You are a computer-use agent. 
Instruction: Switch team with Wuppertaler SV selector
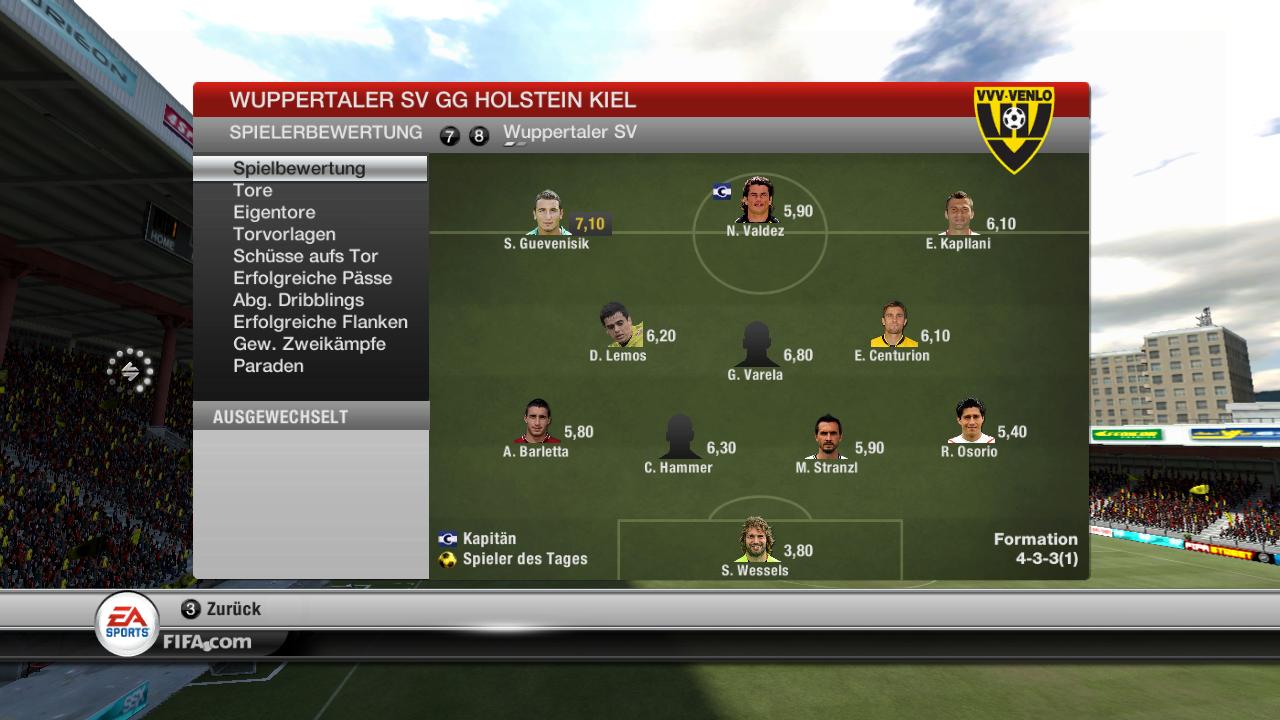click(x=570, y=133)
